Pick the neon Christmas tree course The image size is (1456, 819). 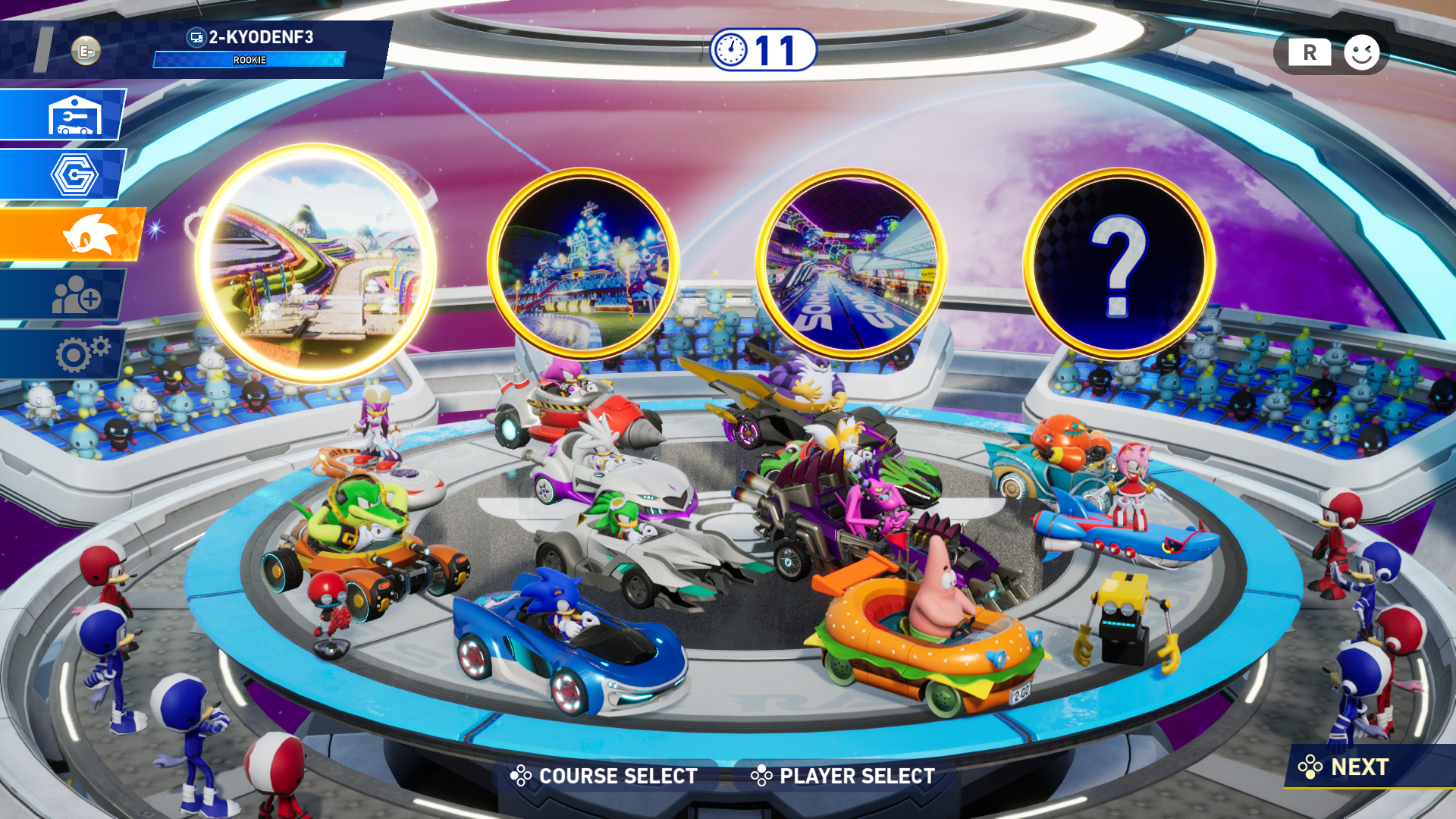pos(582,263)
